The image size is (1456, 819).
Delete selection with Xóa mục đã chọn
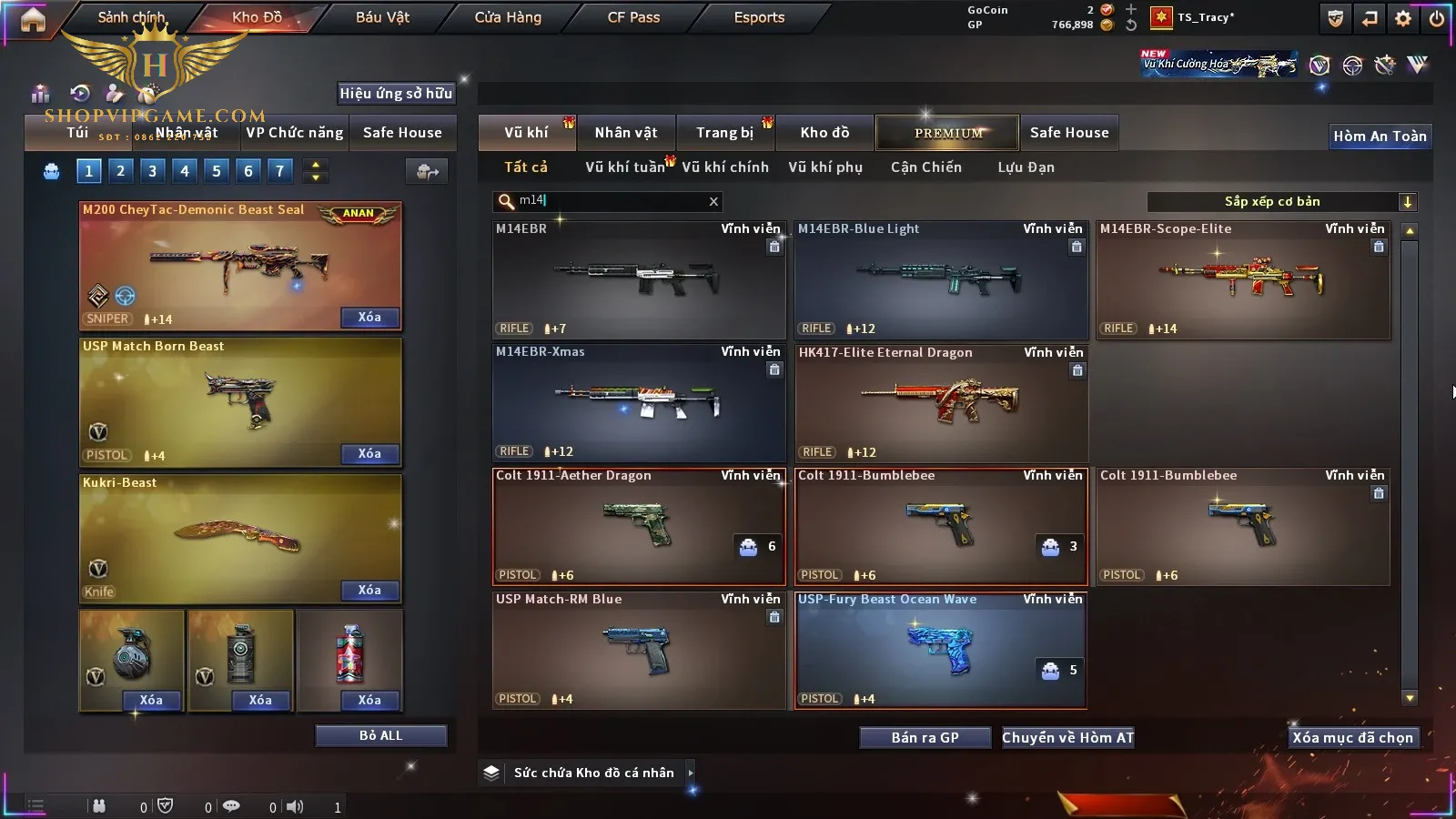(1352, 737)
